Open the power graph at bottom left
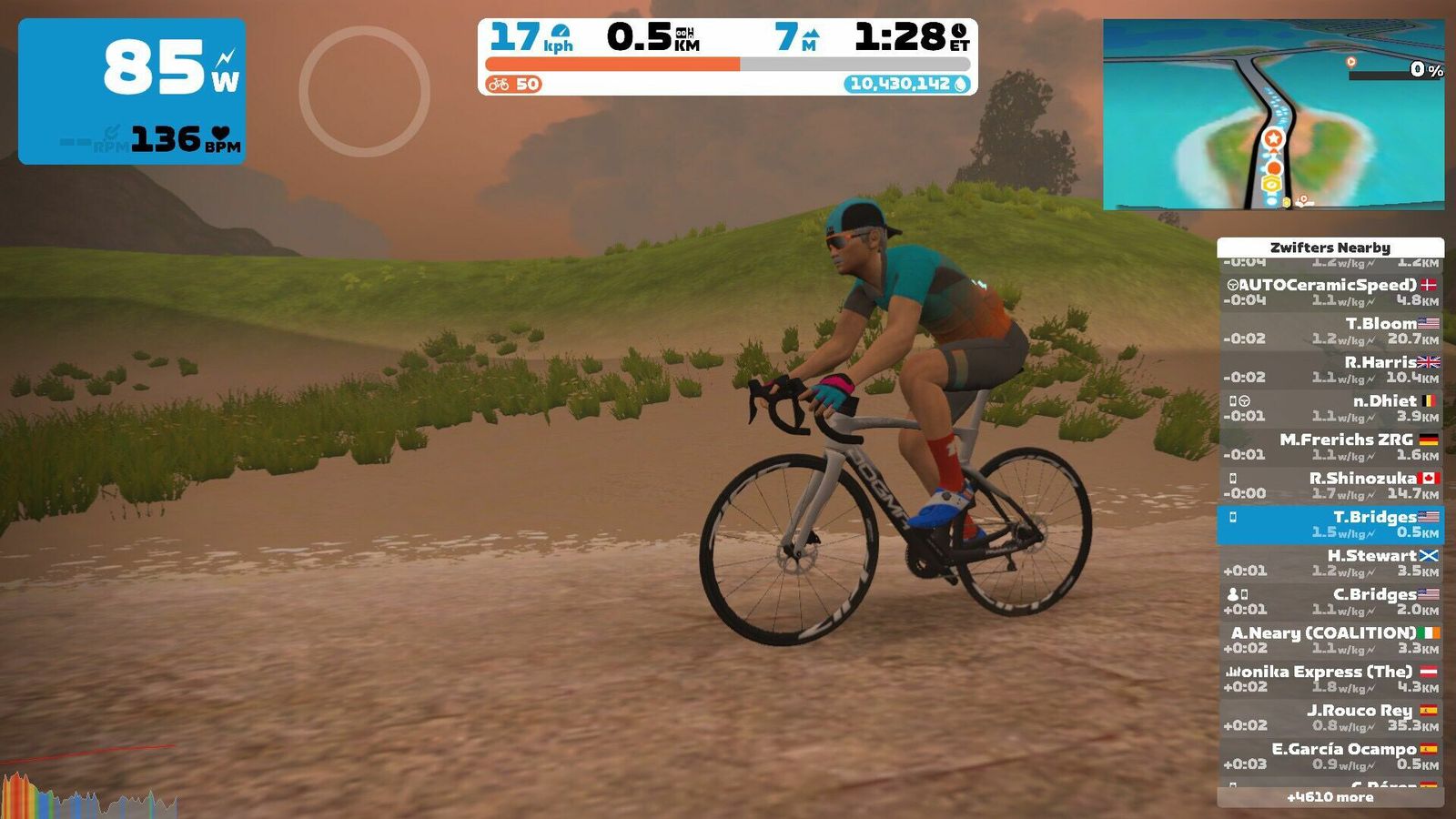1456x819 pixels. (x=88, y=794)
